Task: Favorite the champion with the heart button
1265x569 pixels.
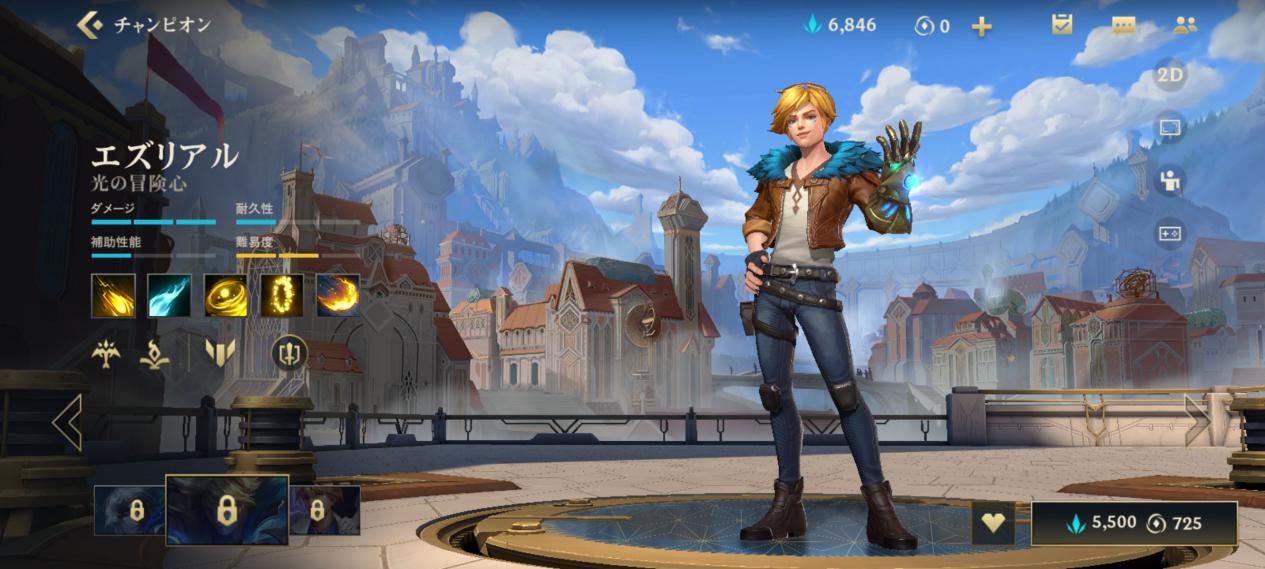Action: tap(994, 522)
